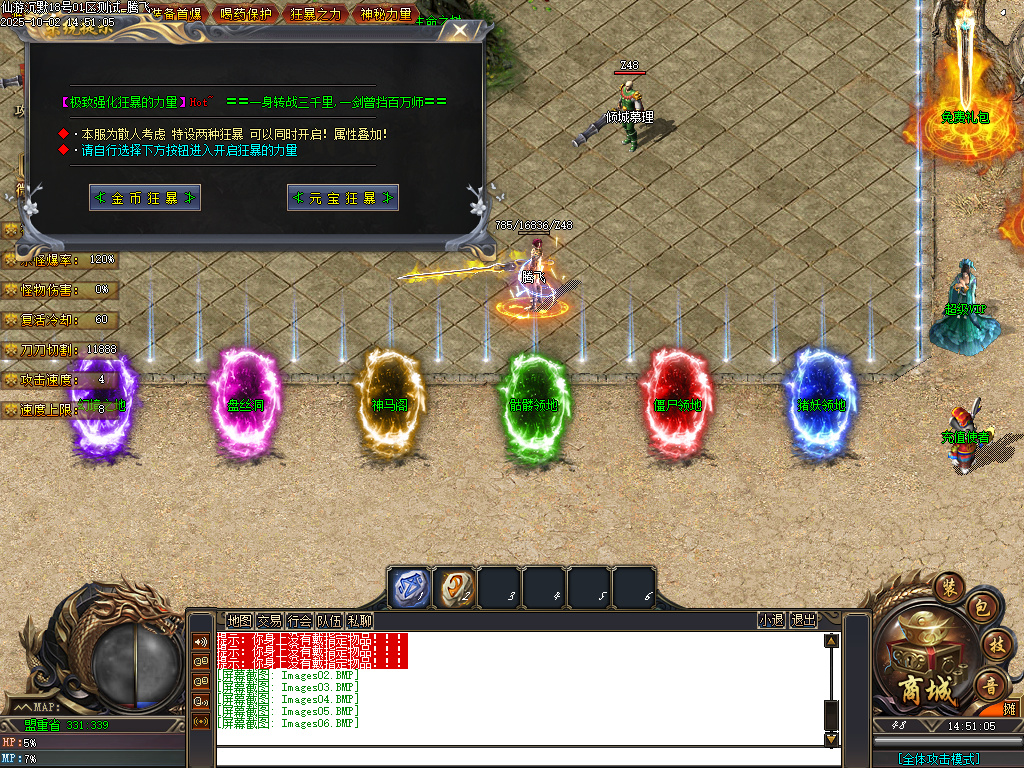This screenshot has height=768, width=1024.
Task: Close the system prompt dialog
Action: pos(459,30)
